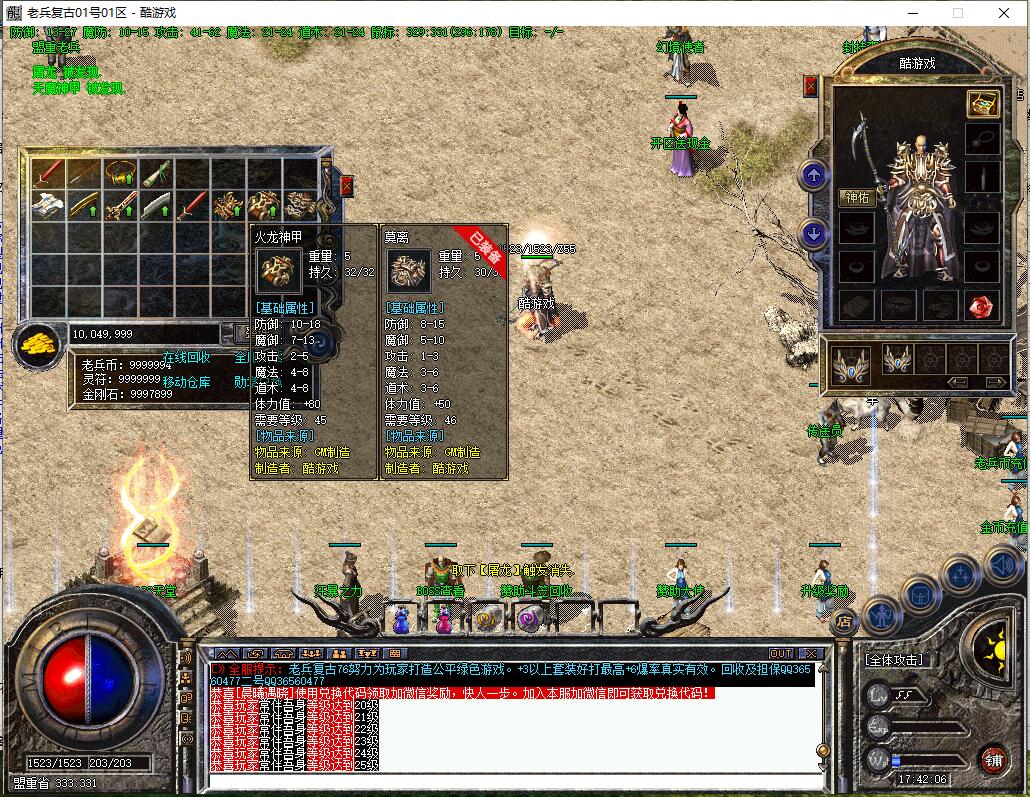Click the gold coin pile icon
Screen dimensions: 1030x797
[x=38, y=344]
